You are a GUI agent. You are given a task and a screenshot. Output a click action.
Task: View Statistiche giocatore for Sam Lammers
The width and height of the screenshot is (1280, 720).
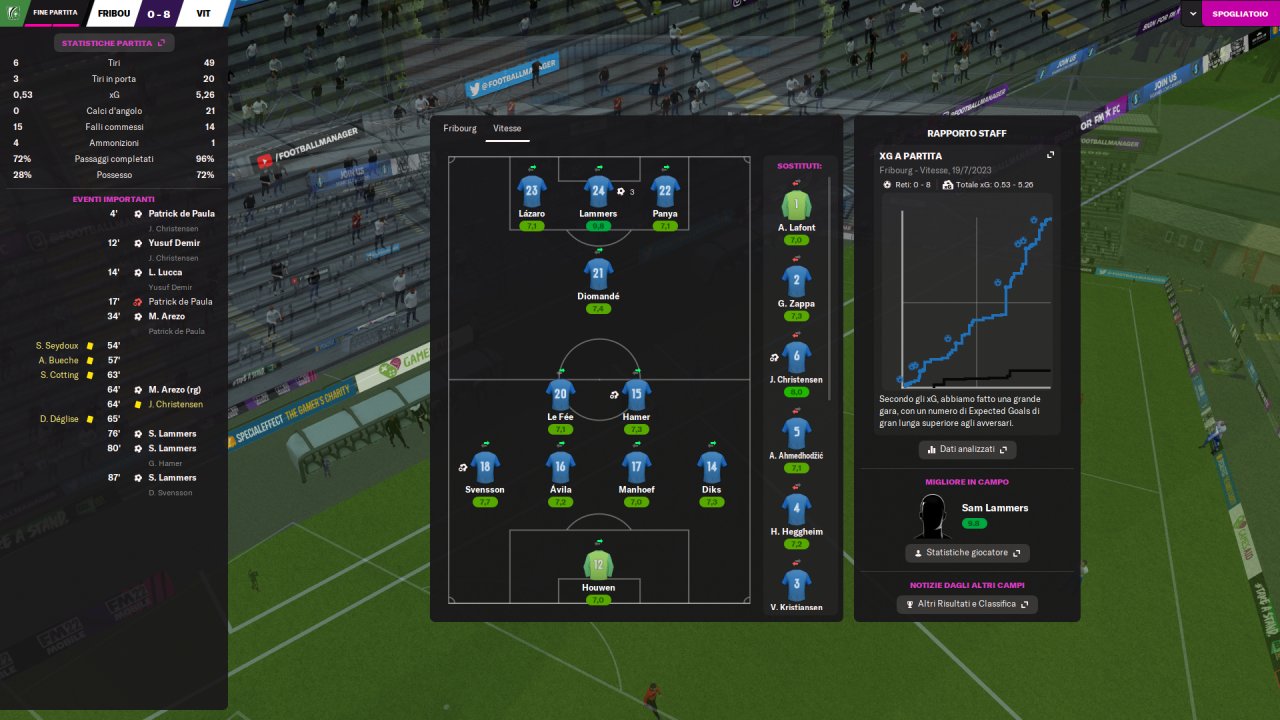(967, 553)
